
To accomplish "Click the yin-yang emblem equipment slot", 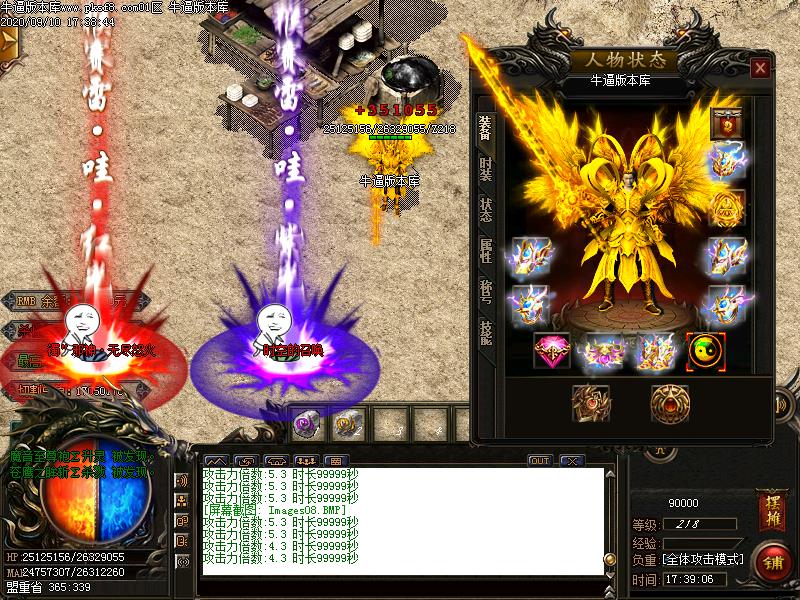I will [x=706, y=351].
